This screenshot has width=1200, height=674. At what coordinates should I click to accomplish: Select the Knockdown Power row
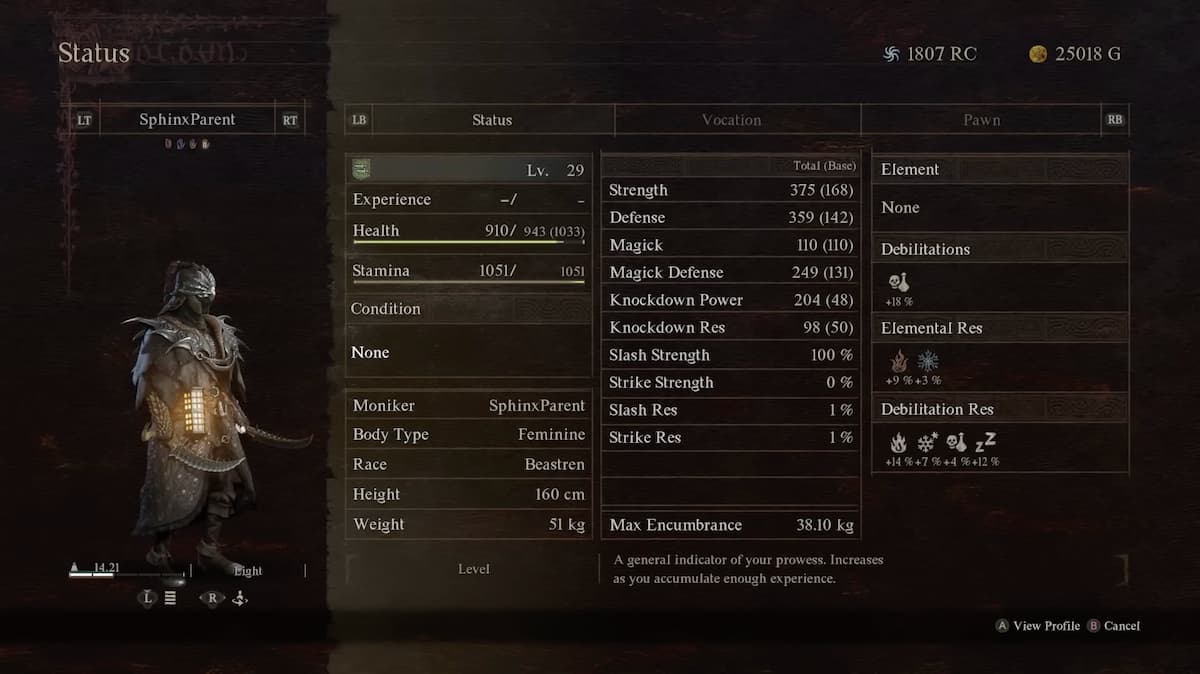730,300
